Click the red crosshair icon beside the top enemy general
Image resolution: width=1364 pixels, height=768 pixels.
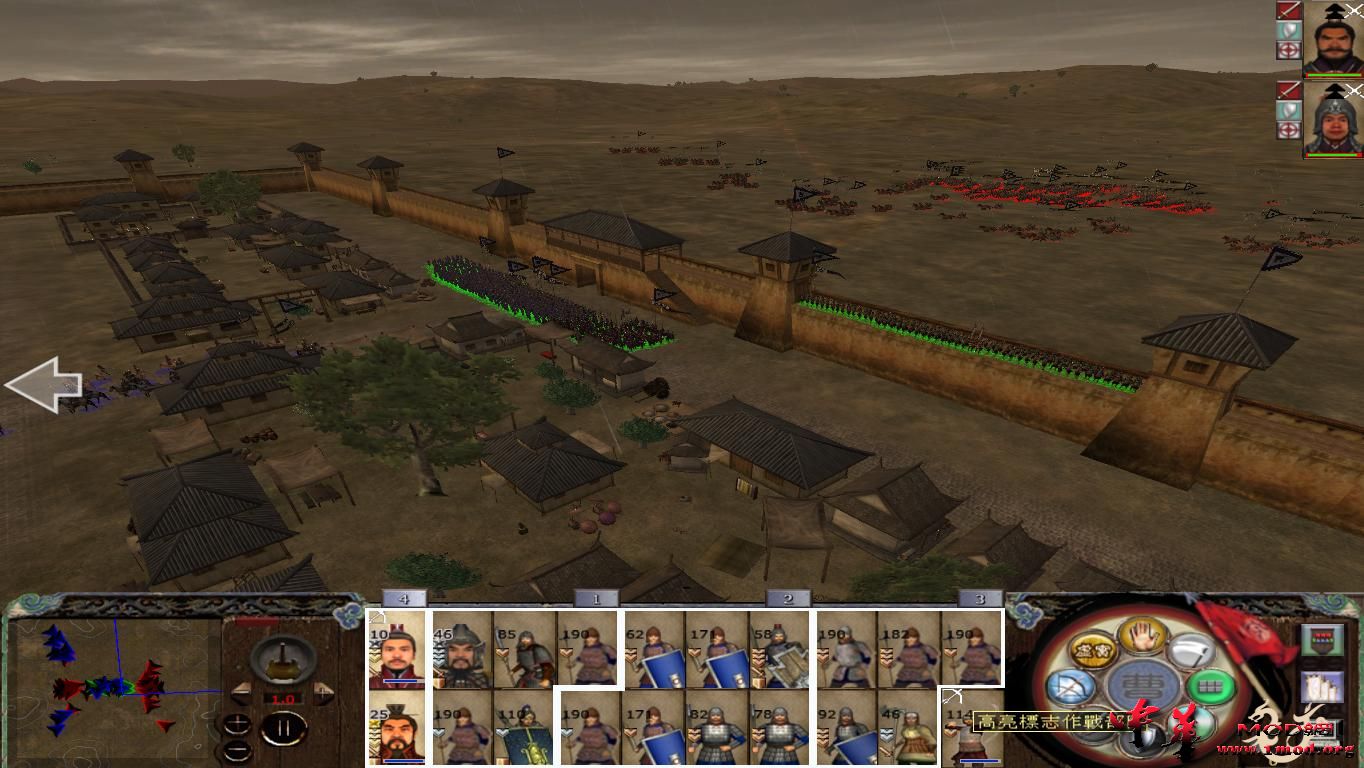pyautogui.click(x=1289, y=49)
